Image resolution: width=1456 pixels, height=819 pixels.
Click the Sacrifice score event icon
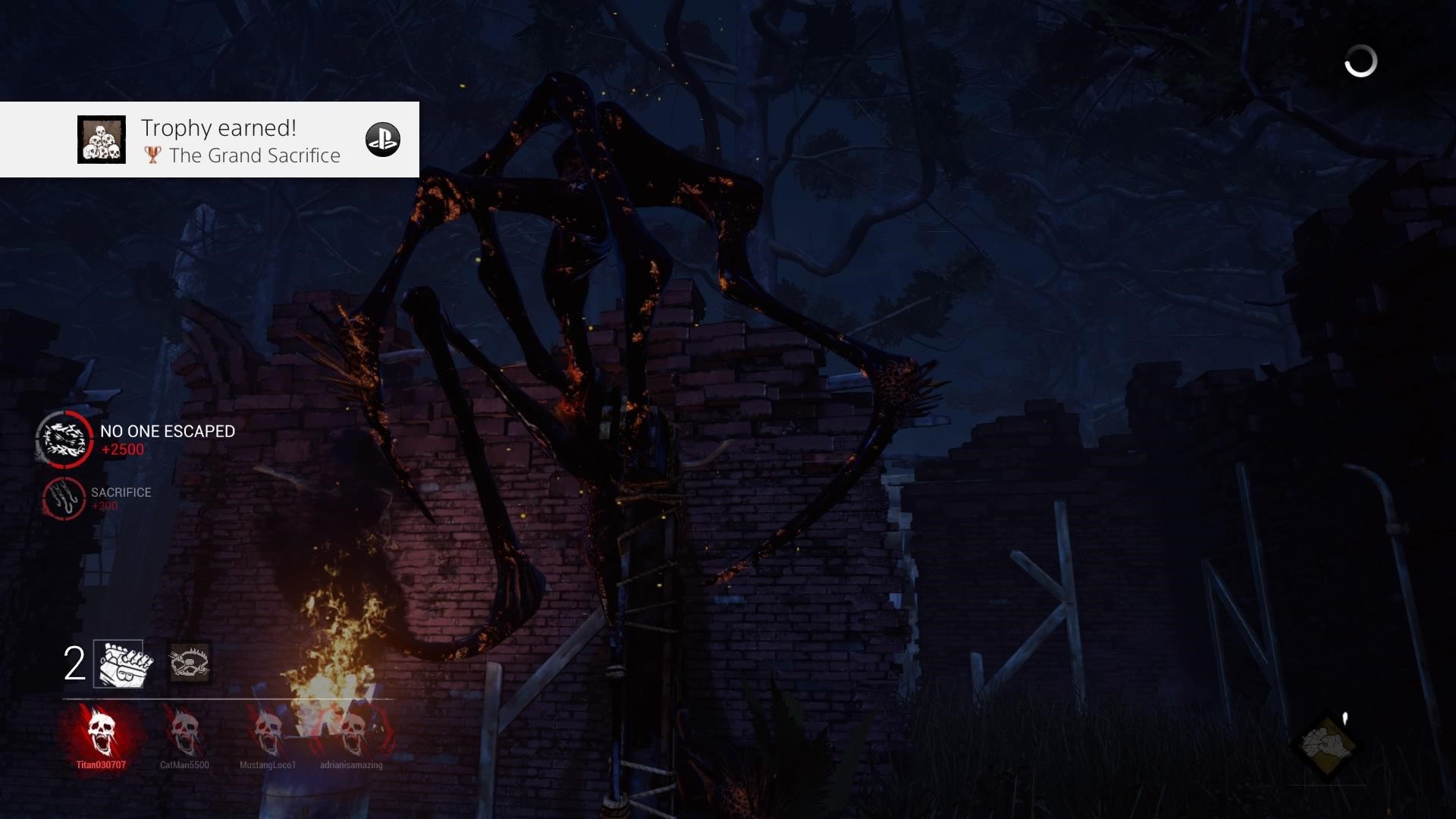click(64, 498)
